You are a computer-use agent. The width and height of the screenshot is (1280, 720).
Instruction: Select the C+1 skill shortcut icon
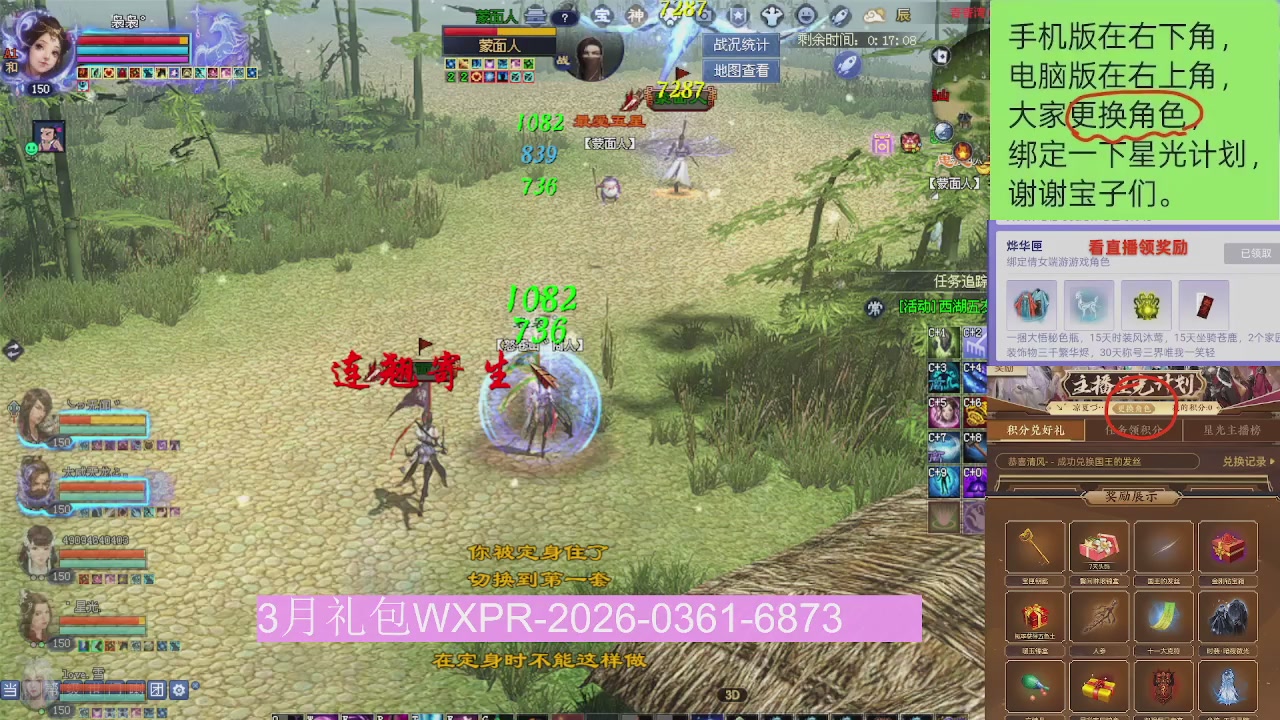944,345
